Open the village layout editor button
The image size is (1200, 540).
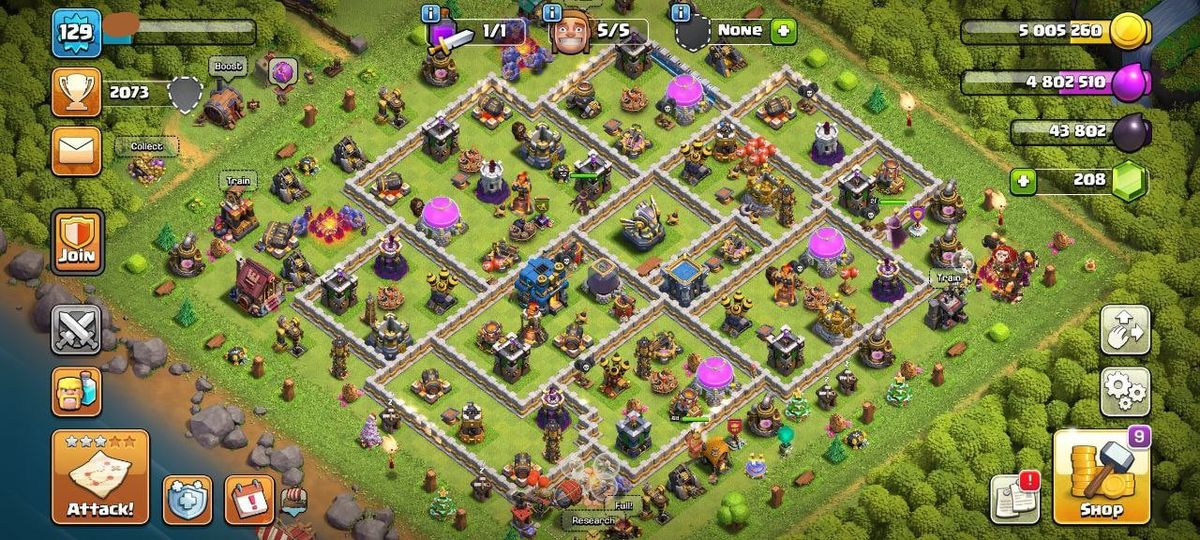[x=1125, y=330]
